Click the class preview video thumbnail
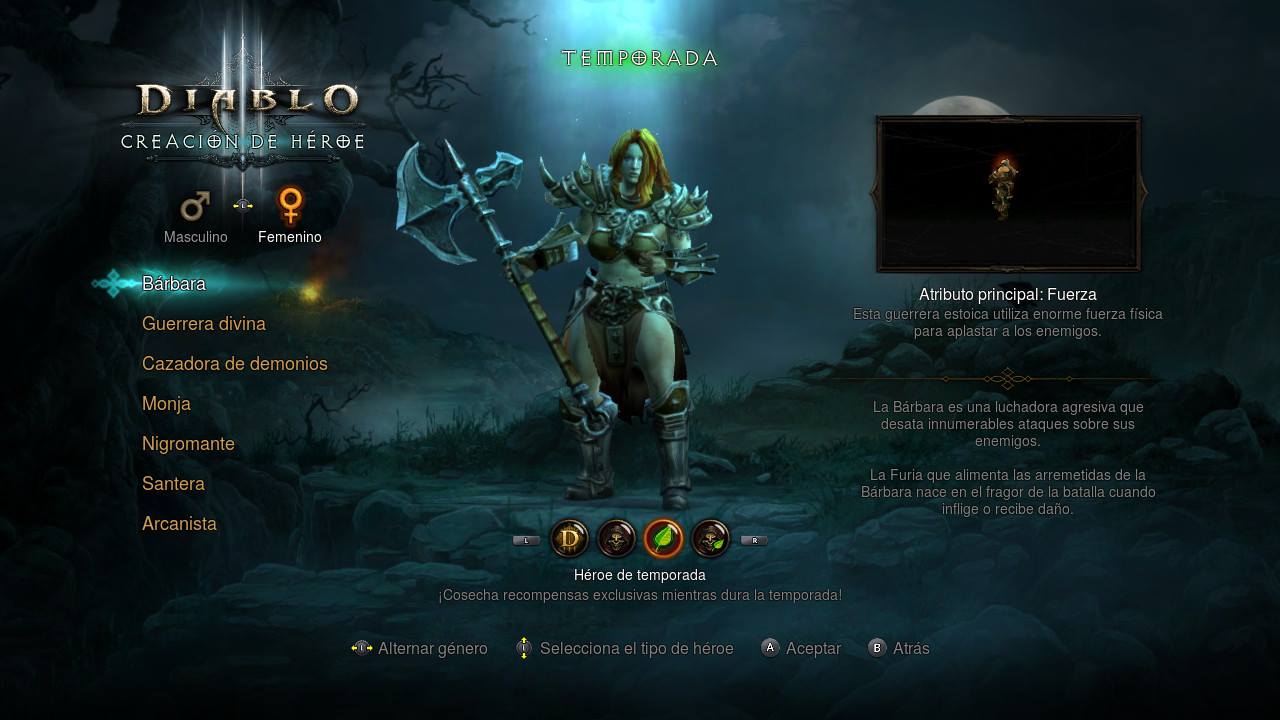Screen dimensions: 1280x720 pos(1008,194)
